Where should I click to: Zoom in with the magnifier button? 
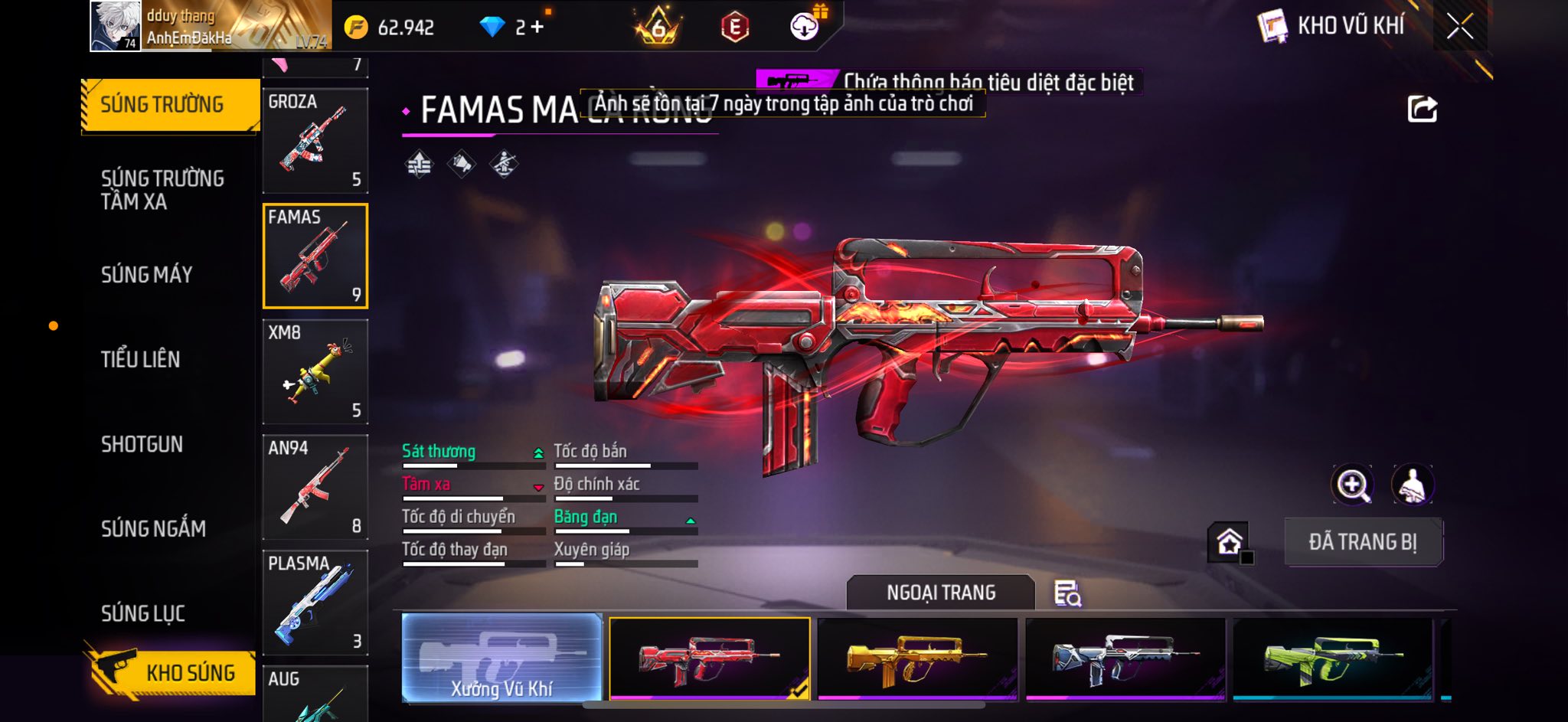coord(1352,485)
